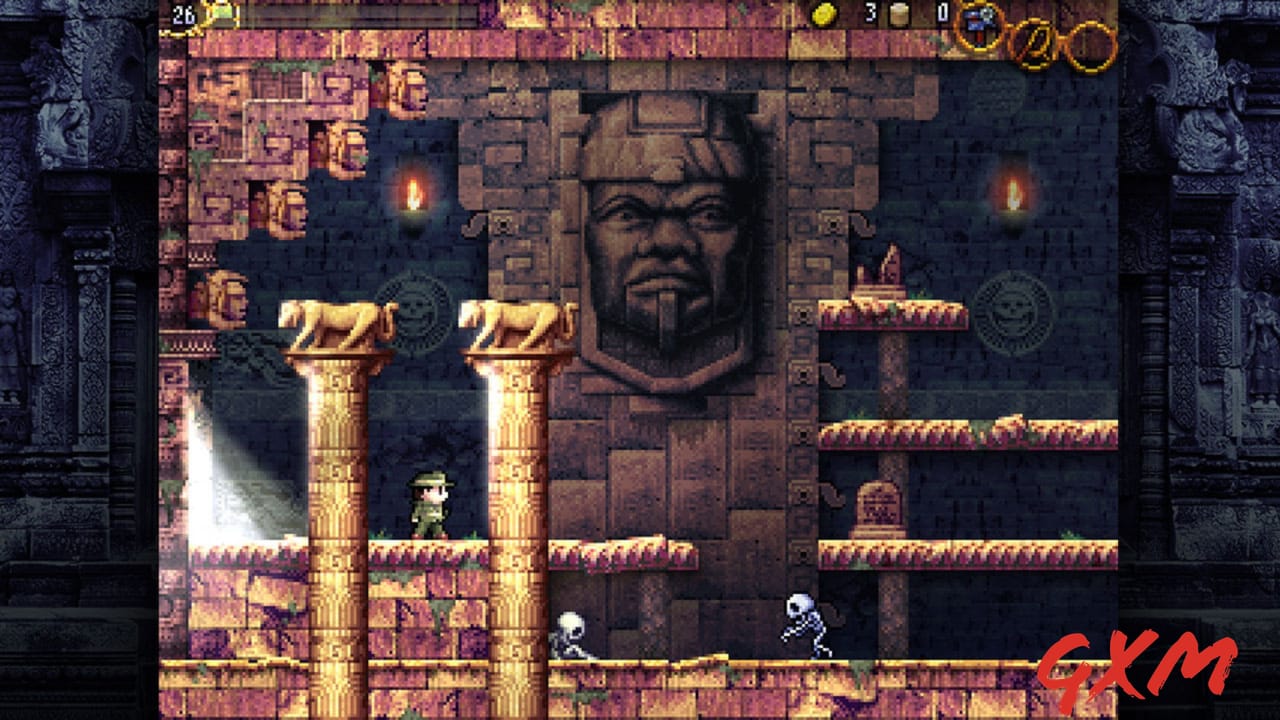
Task: Select the equipped weapon icon in the ring slot
Action: [x=977, y=25]
